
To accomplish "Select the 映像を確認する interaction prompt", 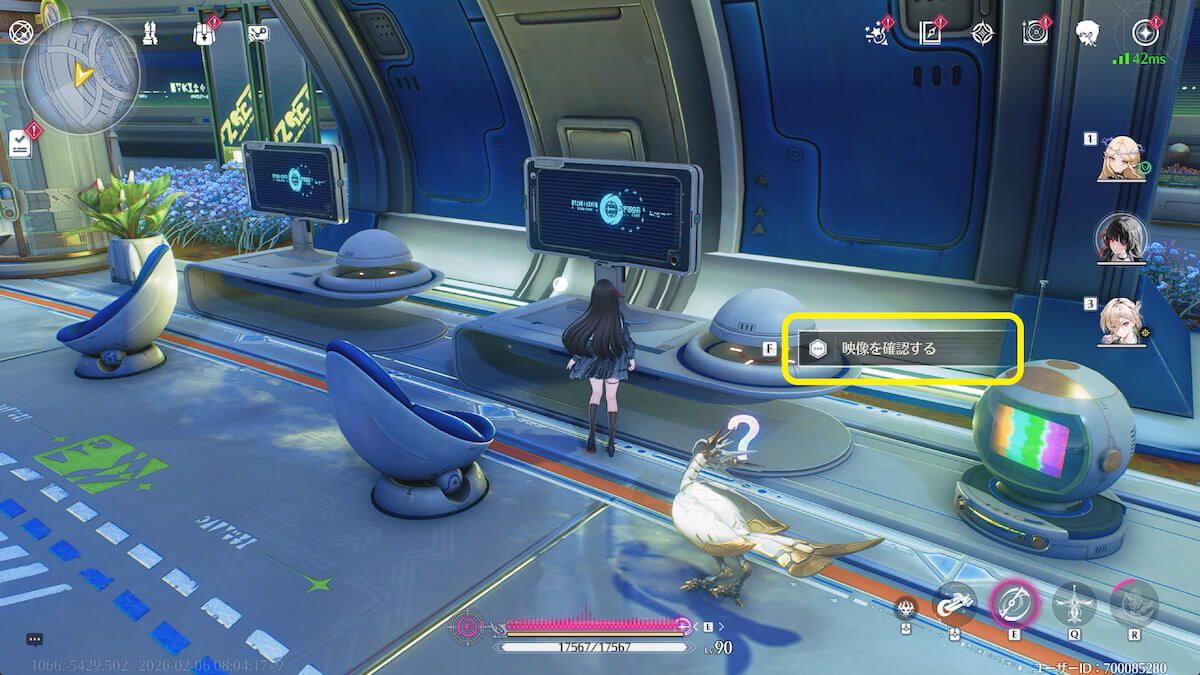I will point(900,349).
